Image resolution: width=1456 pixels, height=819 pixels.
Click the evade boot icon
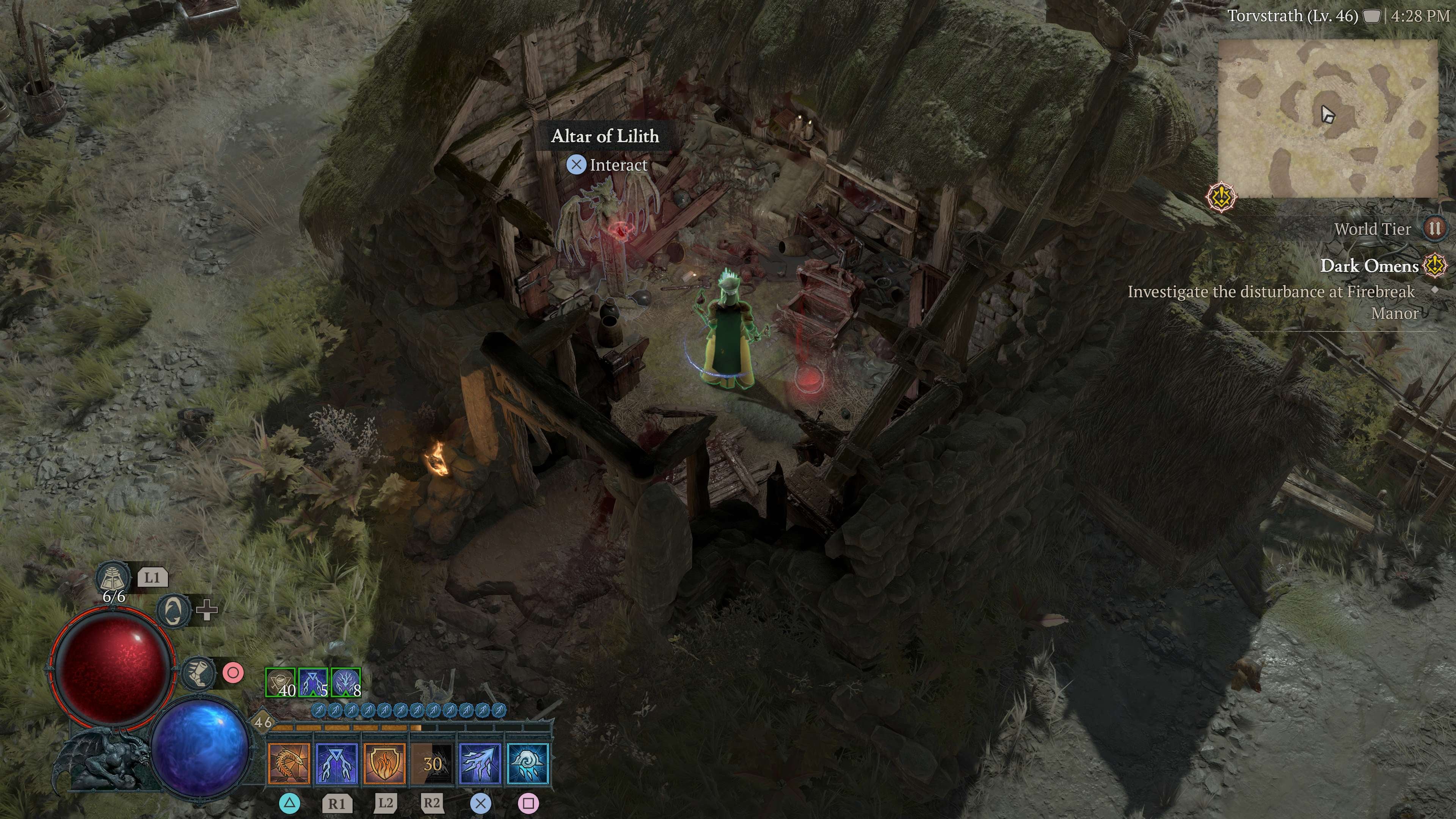point(199,673)
